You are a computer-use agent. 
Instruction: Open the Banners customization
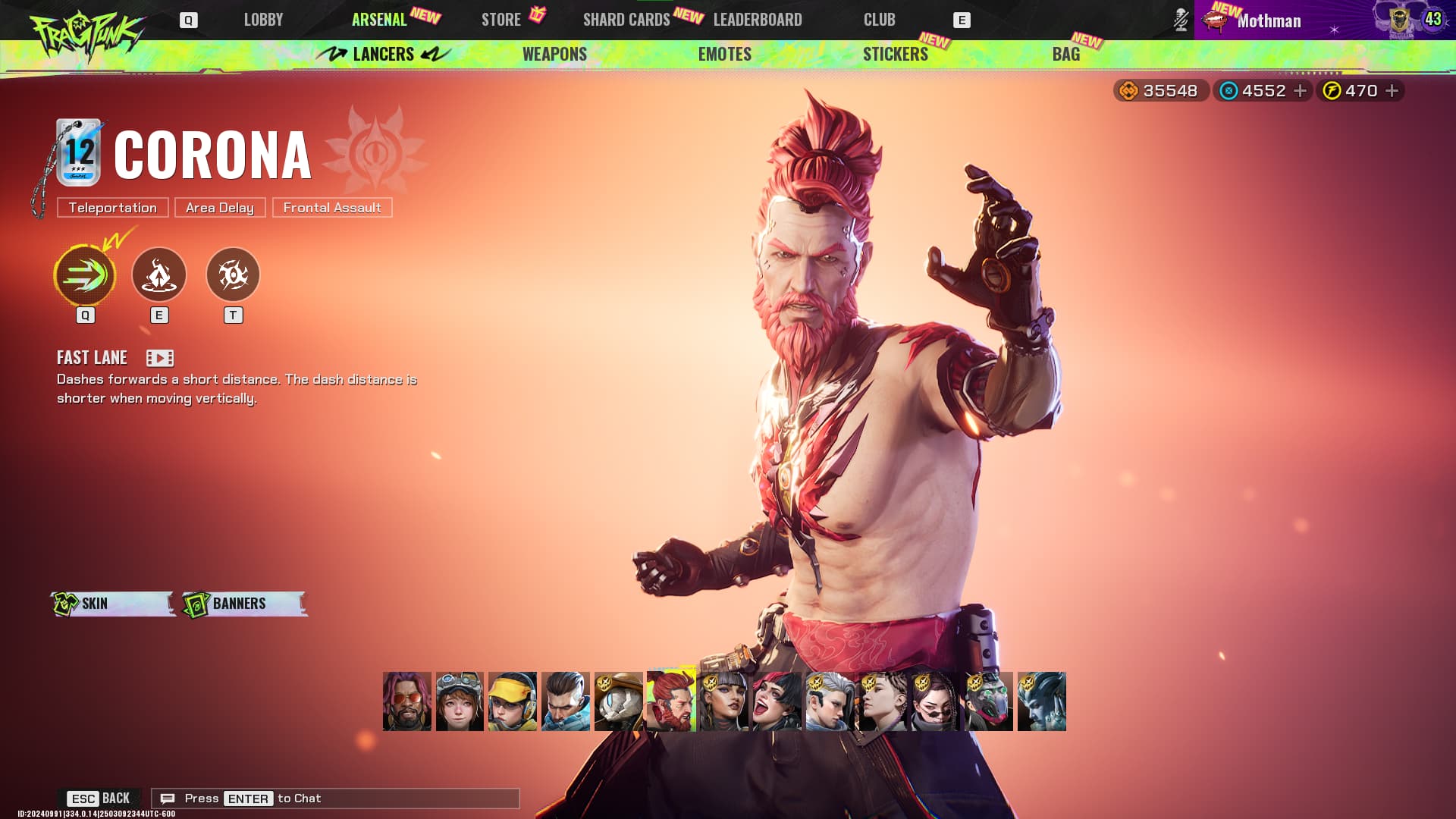pyautogui.click(x=244, y=604)
